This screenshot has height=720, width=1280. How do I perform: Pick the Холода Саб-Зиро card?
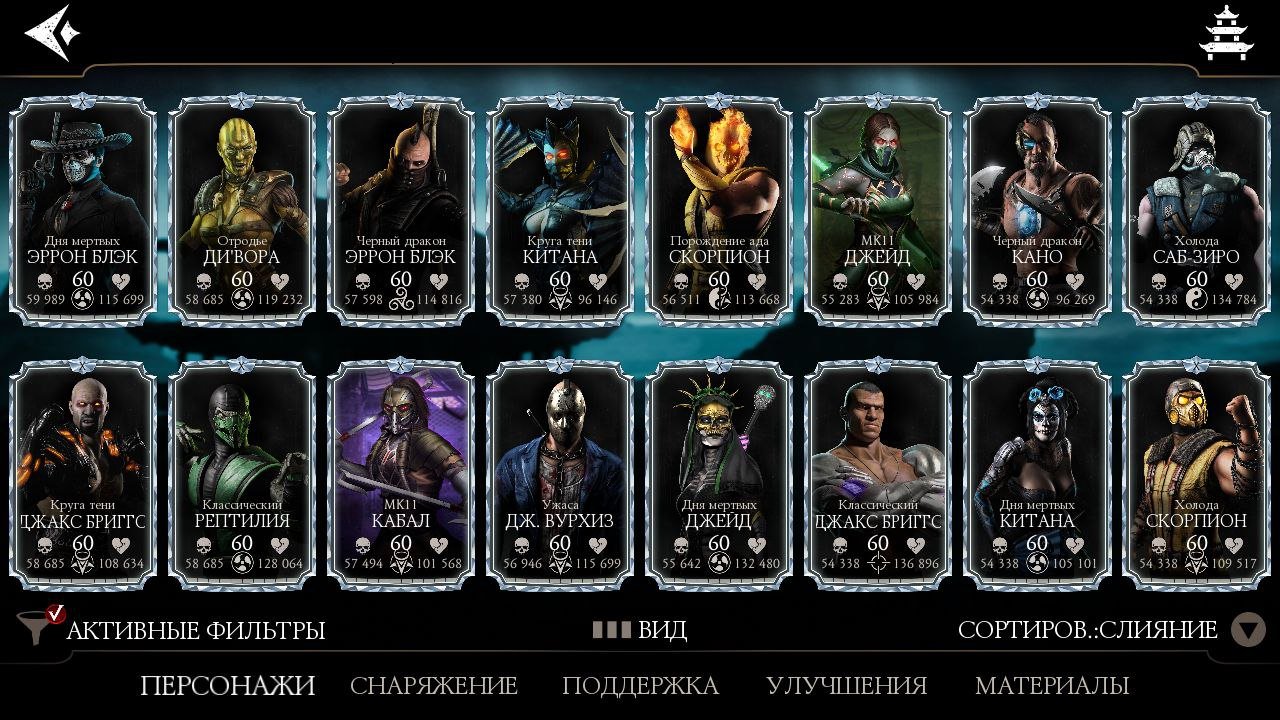(1196, 208)
